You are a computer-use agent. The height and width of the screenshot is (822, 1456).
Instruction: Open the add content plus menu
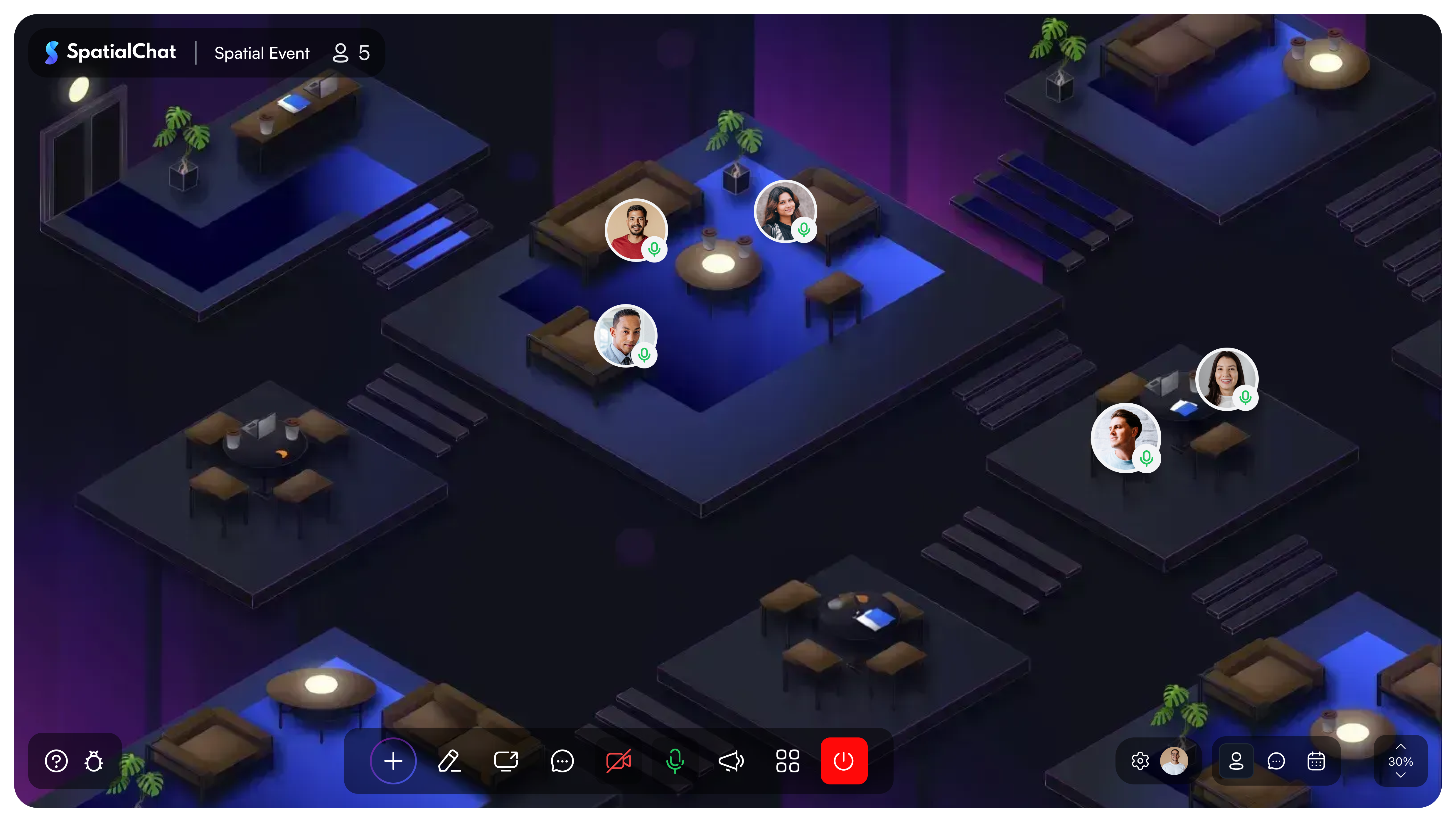(x=393, y=761)
